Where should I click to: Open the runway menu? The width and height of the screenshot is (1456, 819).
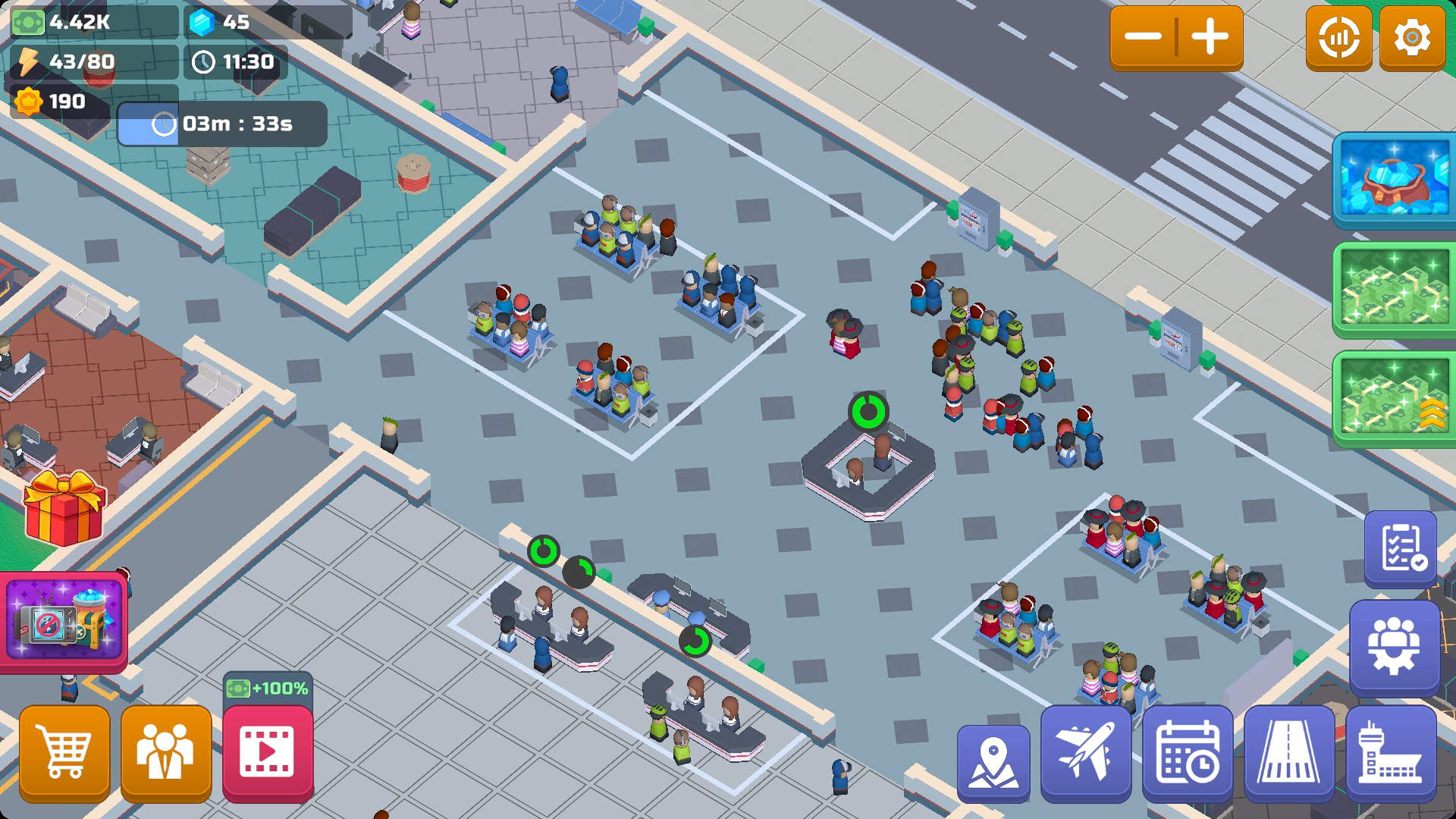(x=1289, y=753)
